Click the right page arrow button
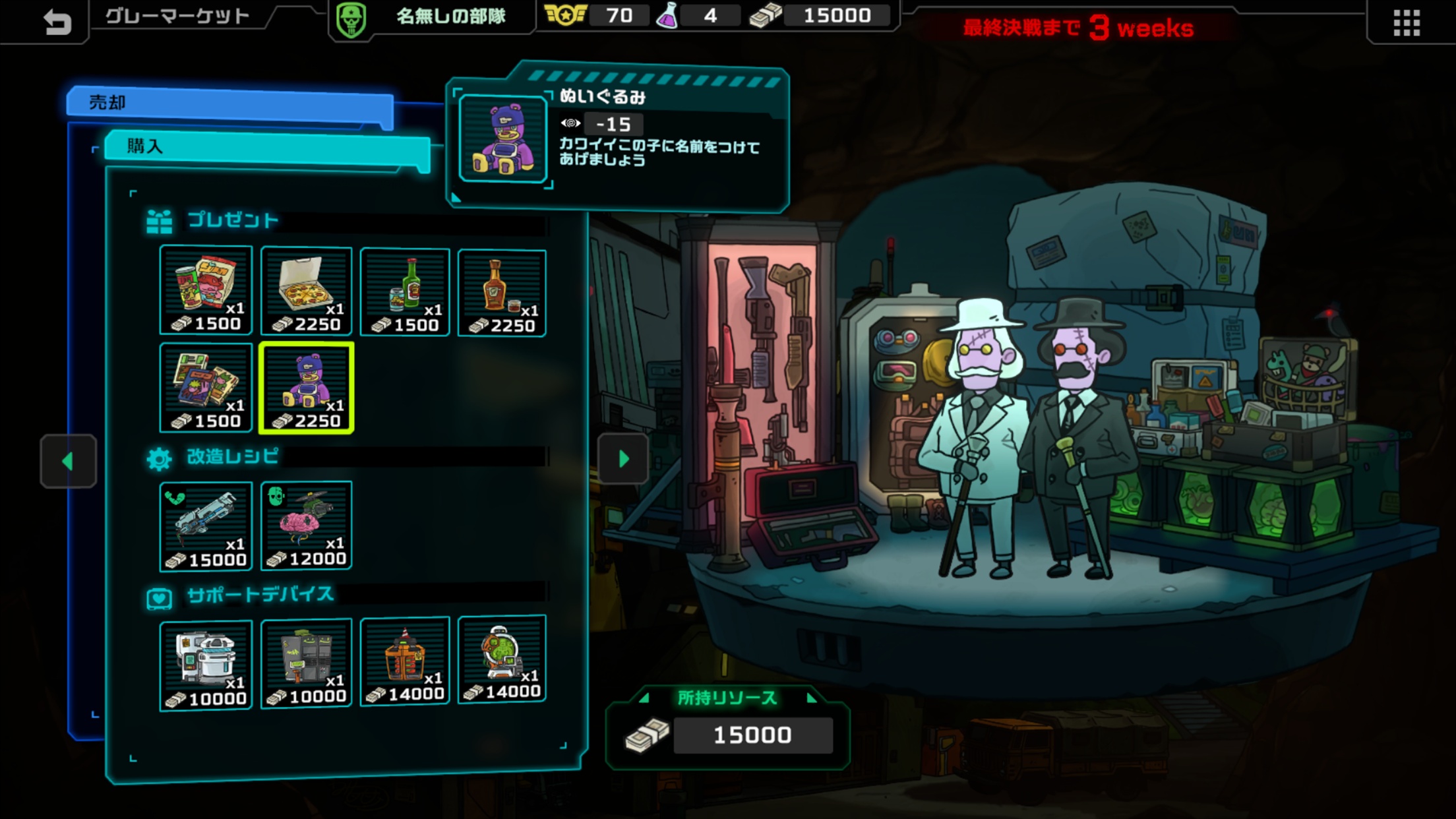This screenshot has height=819, width=1456. tap(623, 459)
